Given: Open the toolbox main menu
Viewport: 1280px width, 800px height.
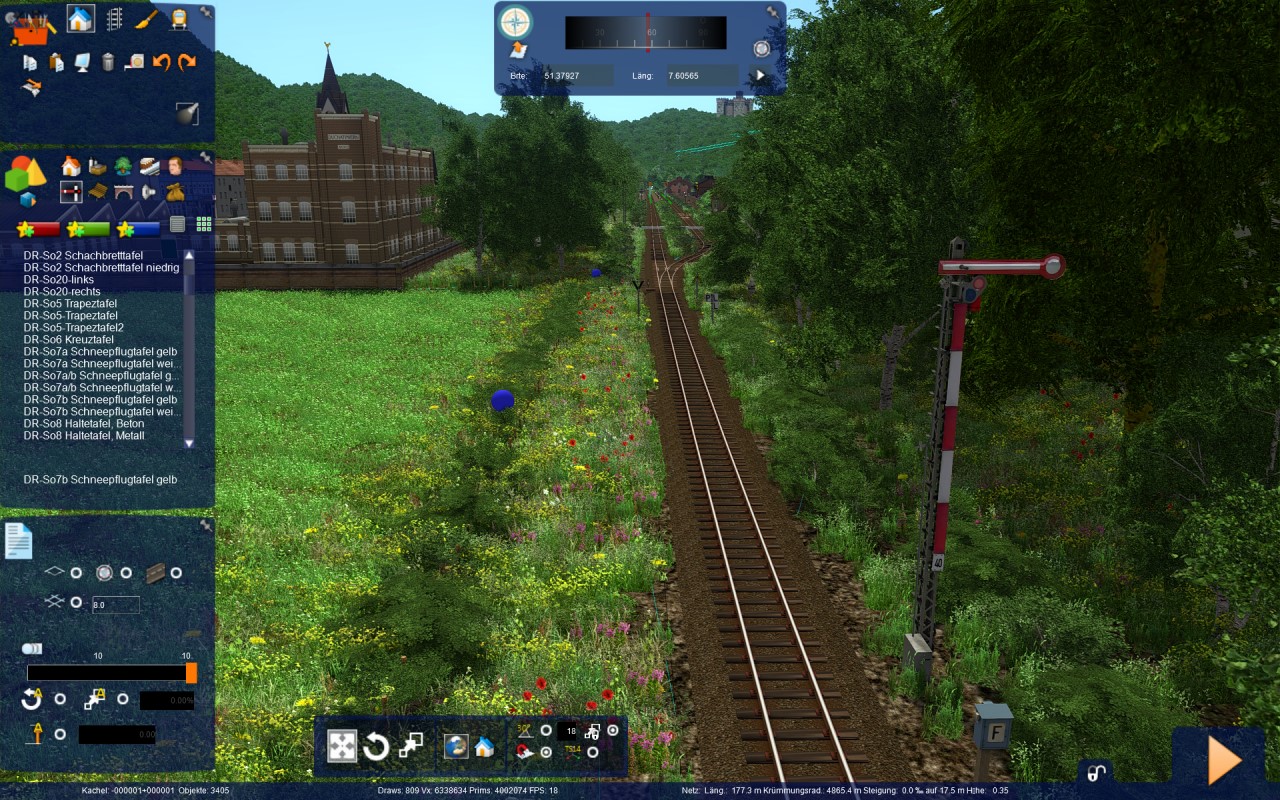Looking at the screenshot, I should pos(32,24).
